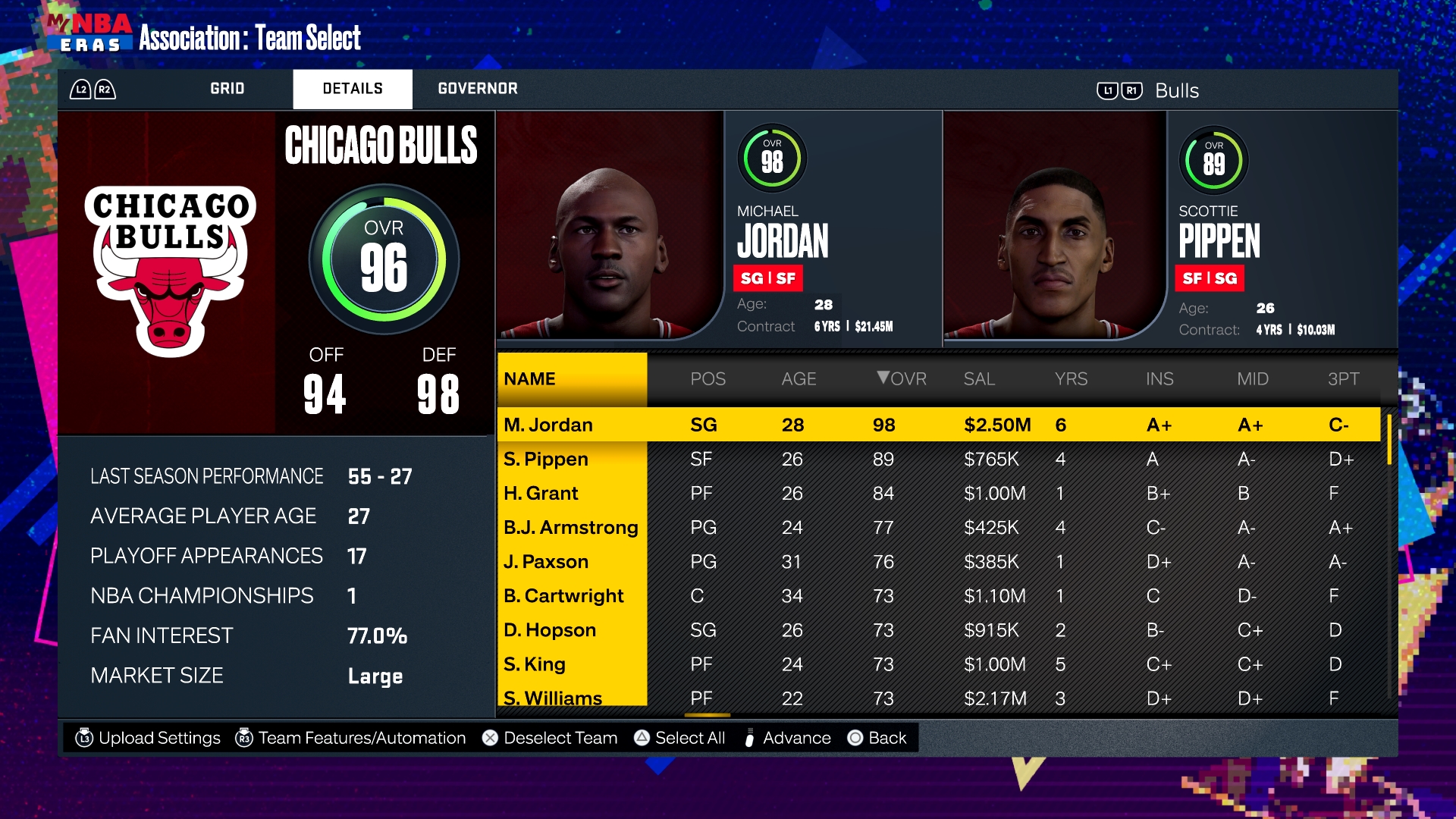Viewport: 1456px width, 819px height.
Task: Sort roster by SAL column header
Action: tap(979, 378)
